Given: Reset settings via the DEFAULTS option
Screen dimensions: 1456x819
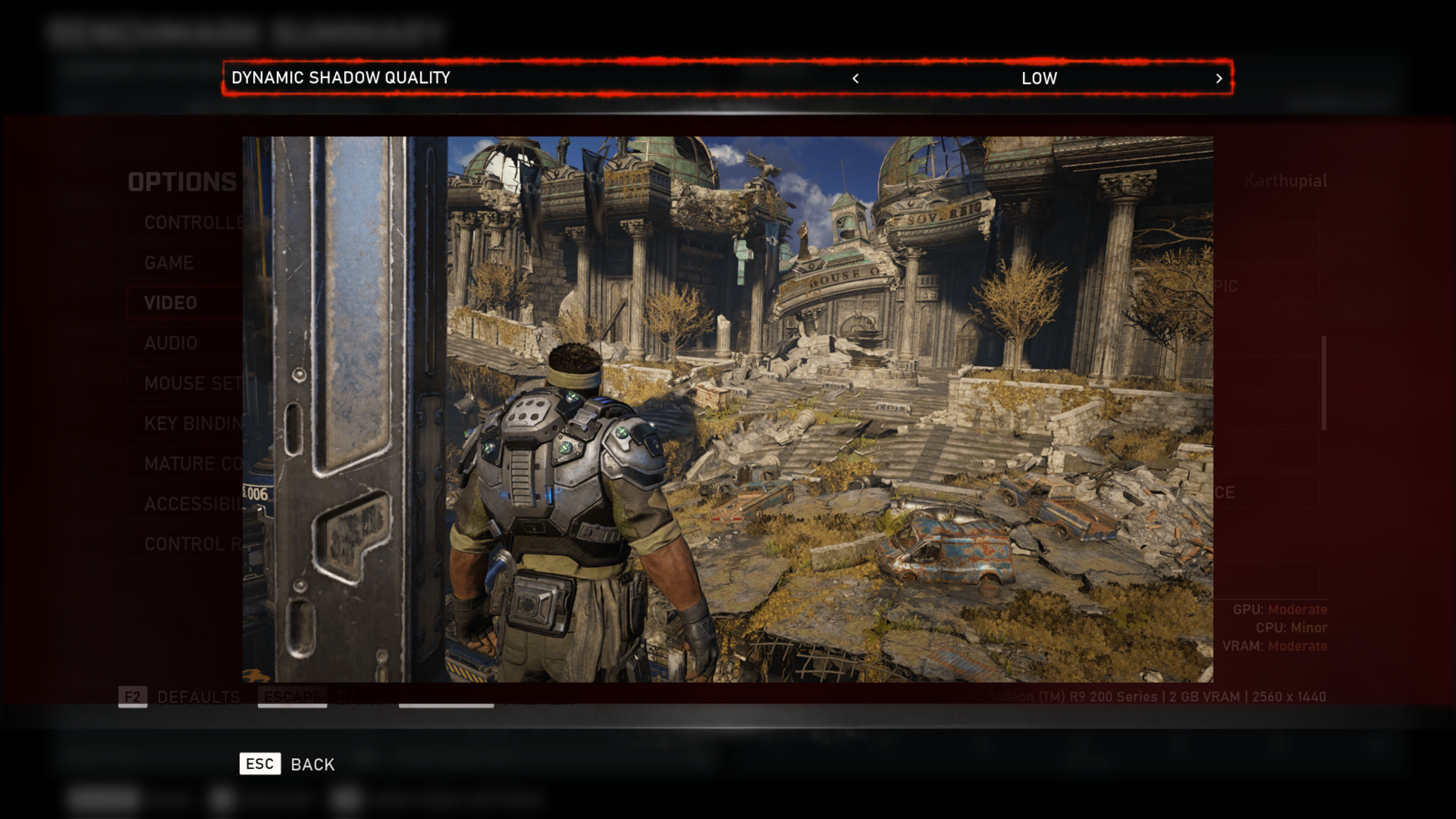Looking at the screenshot, I should tap(198, 696).
